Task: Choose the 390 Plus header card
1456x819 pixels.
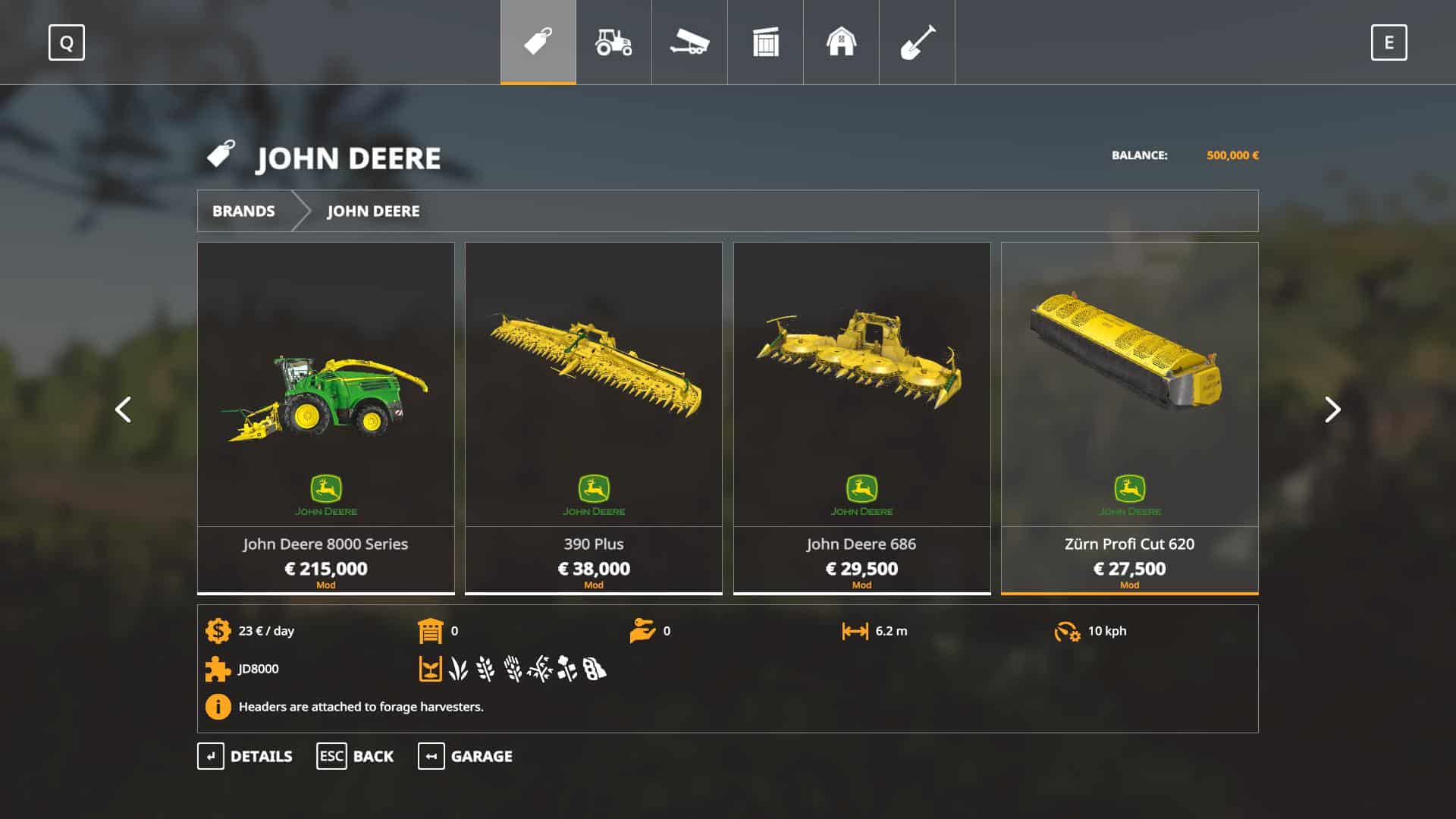Action: (x=593, y=417)
